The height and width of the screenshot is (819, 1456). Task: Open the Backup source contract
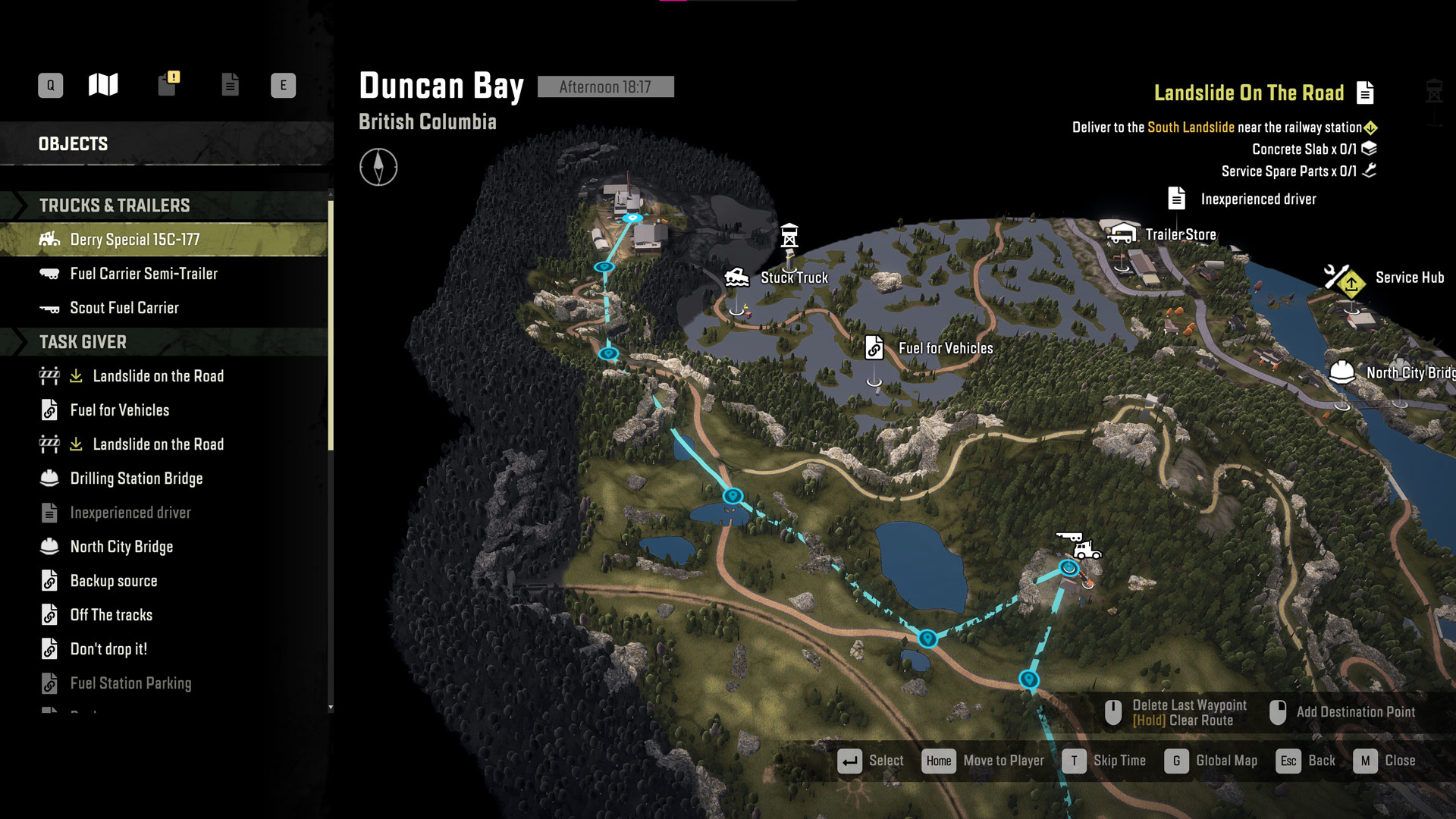114,581
